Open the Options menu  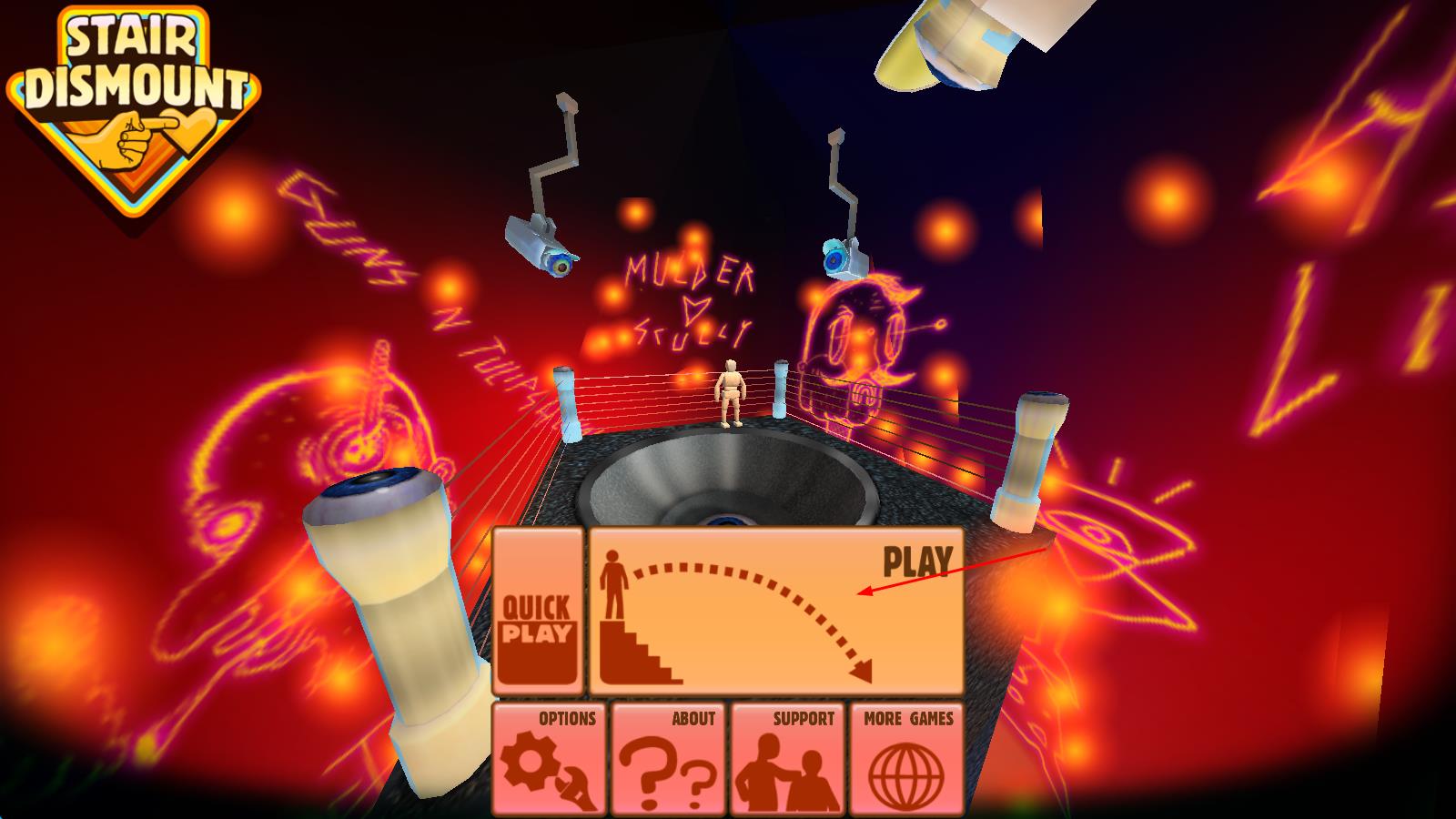(550, 759)
